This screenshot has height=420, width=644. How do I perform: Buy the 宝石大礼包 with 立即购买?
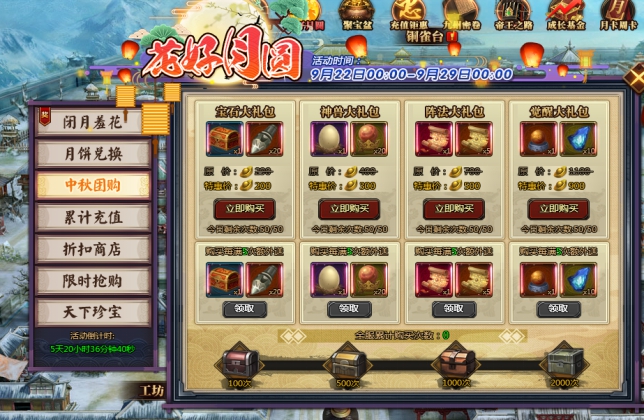point(245,209)
